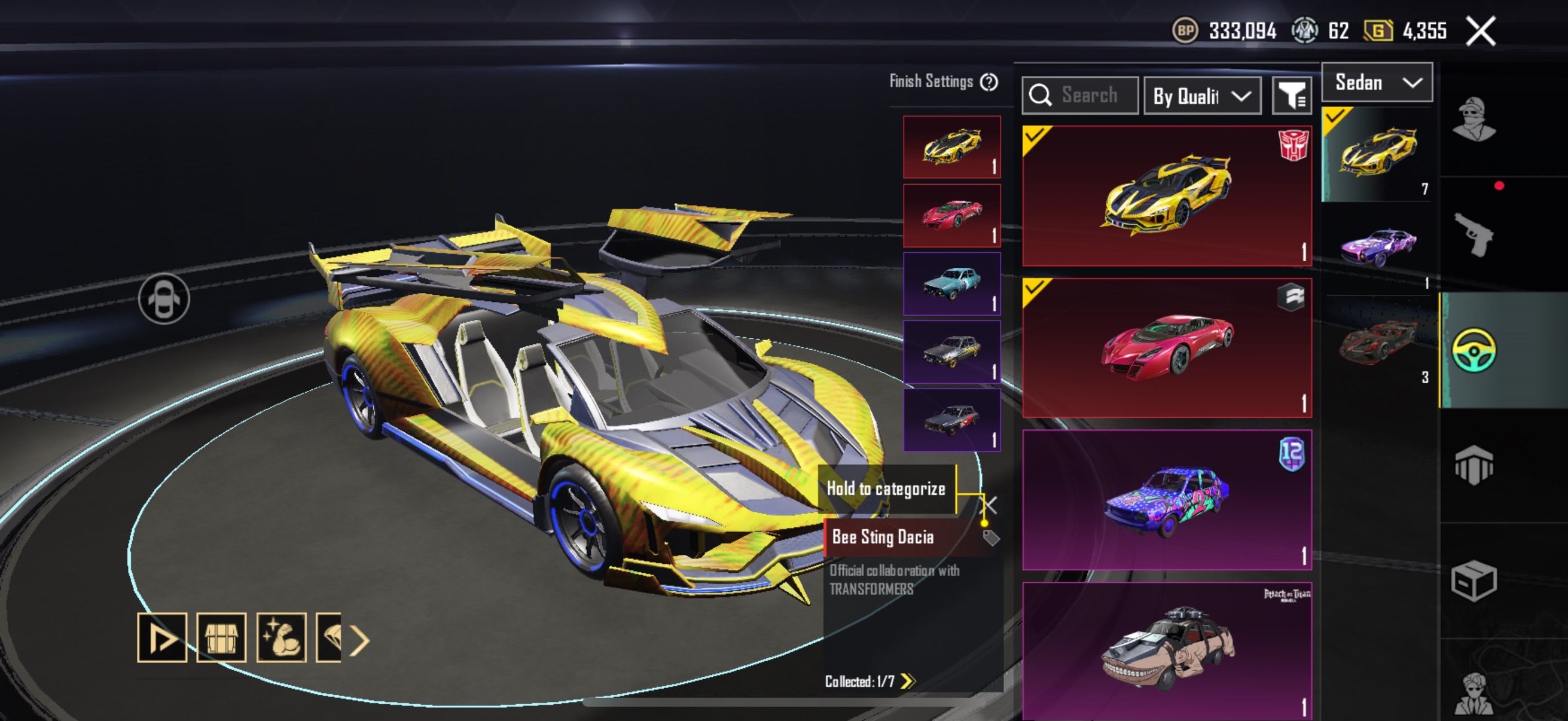Switch to the outfit category tab
The width and height of the screenshot is (1568, 721).
[x=1474, y=120]
